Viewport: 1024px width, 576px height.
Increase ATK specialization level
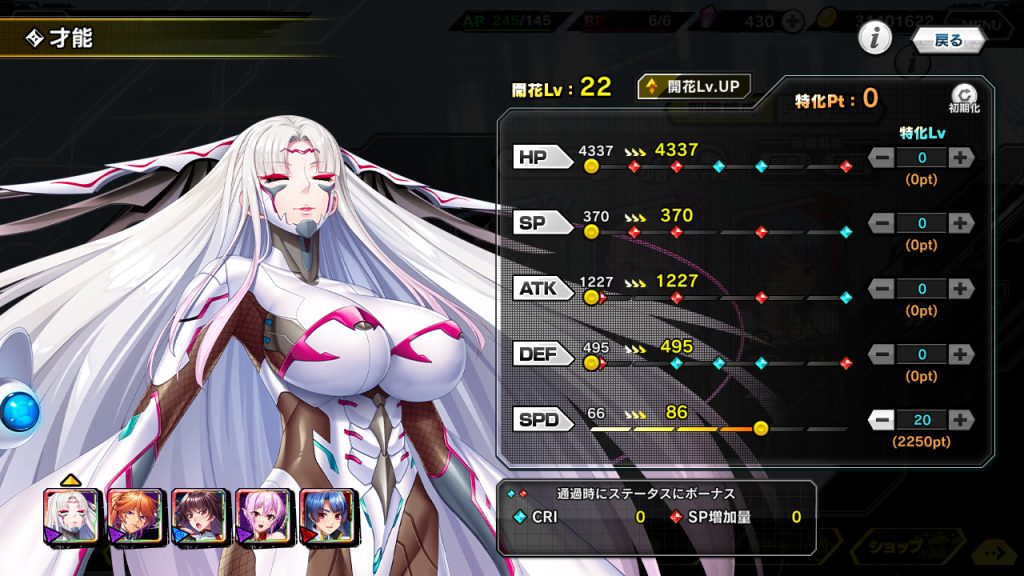960,289
